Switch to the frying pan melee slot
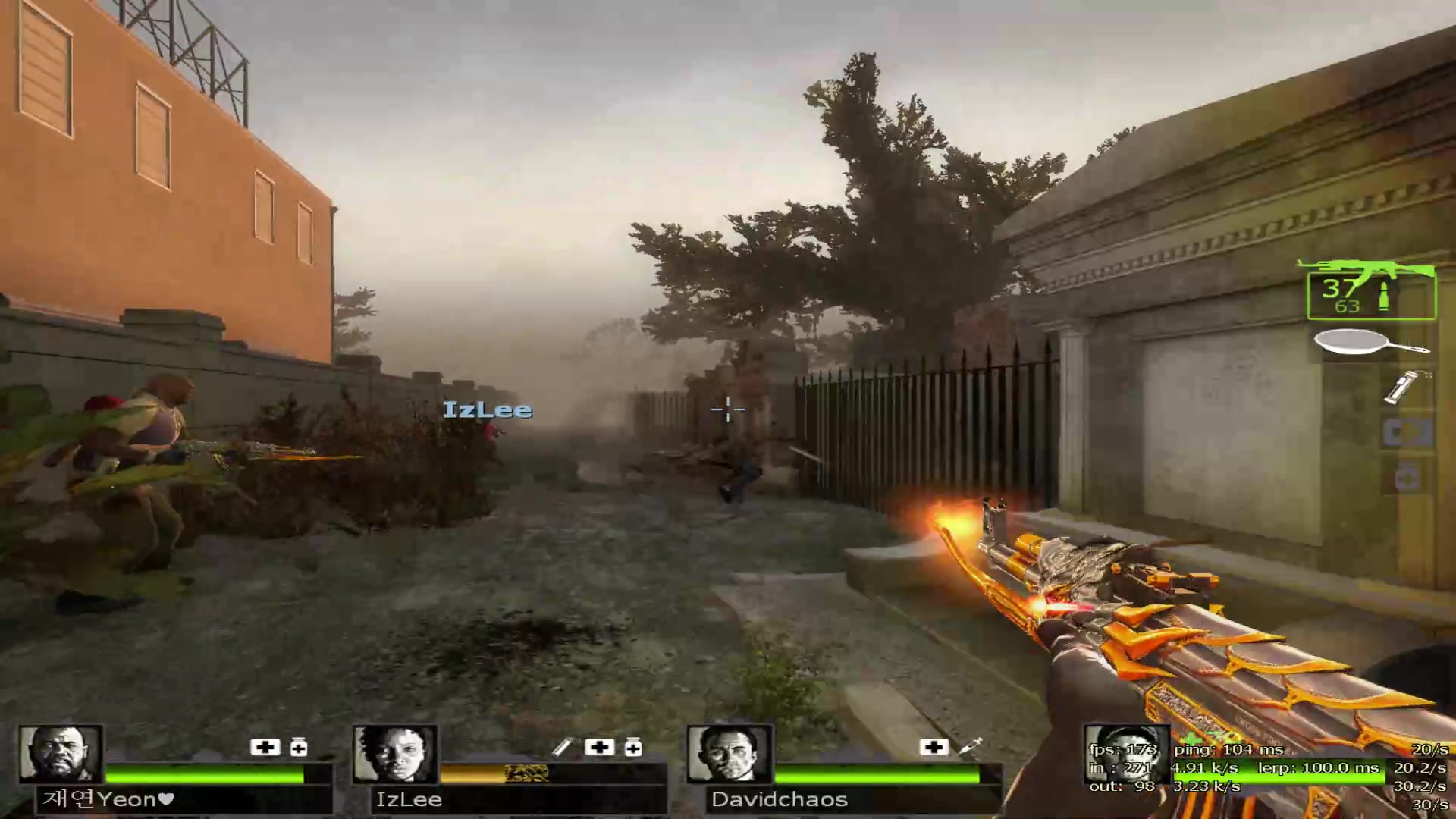Viewport: 1456px width, 819px height. pos(1371,344)
